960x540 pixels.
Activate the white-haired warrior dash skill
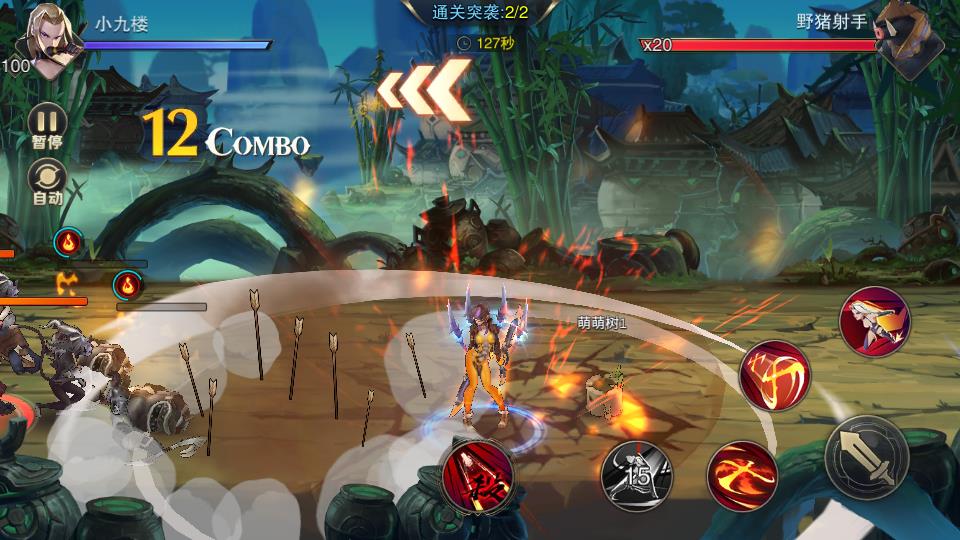pos(874,321)
